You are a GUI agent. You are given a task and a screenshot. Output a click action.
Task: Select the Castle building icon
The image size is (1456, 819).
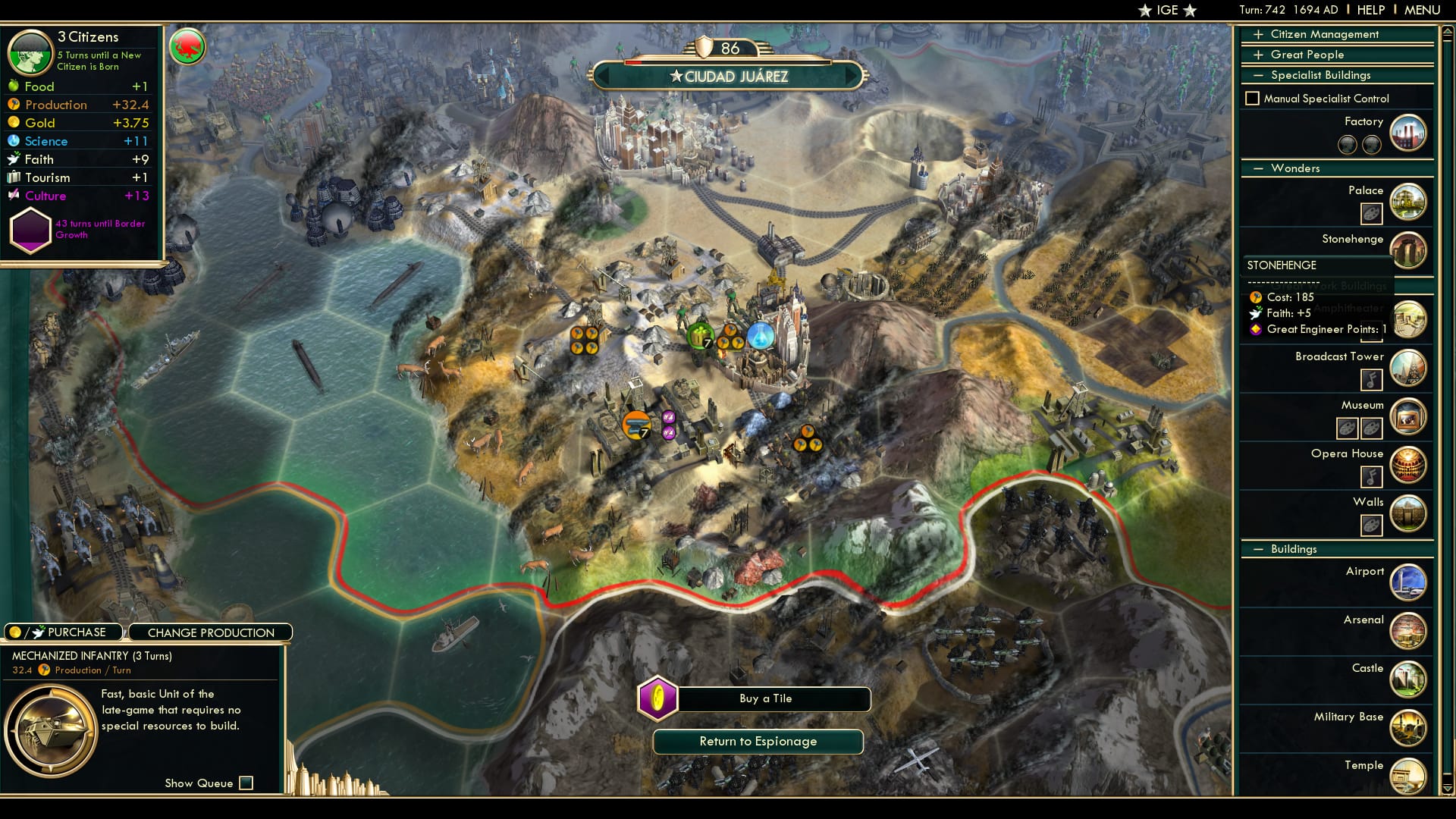tap(1409, 679)
